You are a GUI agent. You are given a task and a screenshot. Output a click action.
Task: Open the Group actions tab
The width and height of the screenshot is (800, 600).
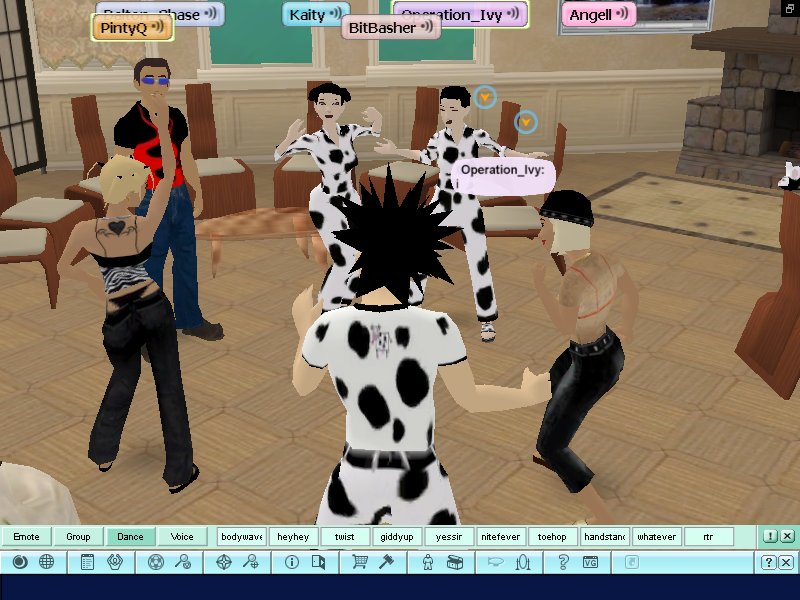[x=78, y=537]
